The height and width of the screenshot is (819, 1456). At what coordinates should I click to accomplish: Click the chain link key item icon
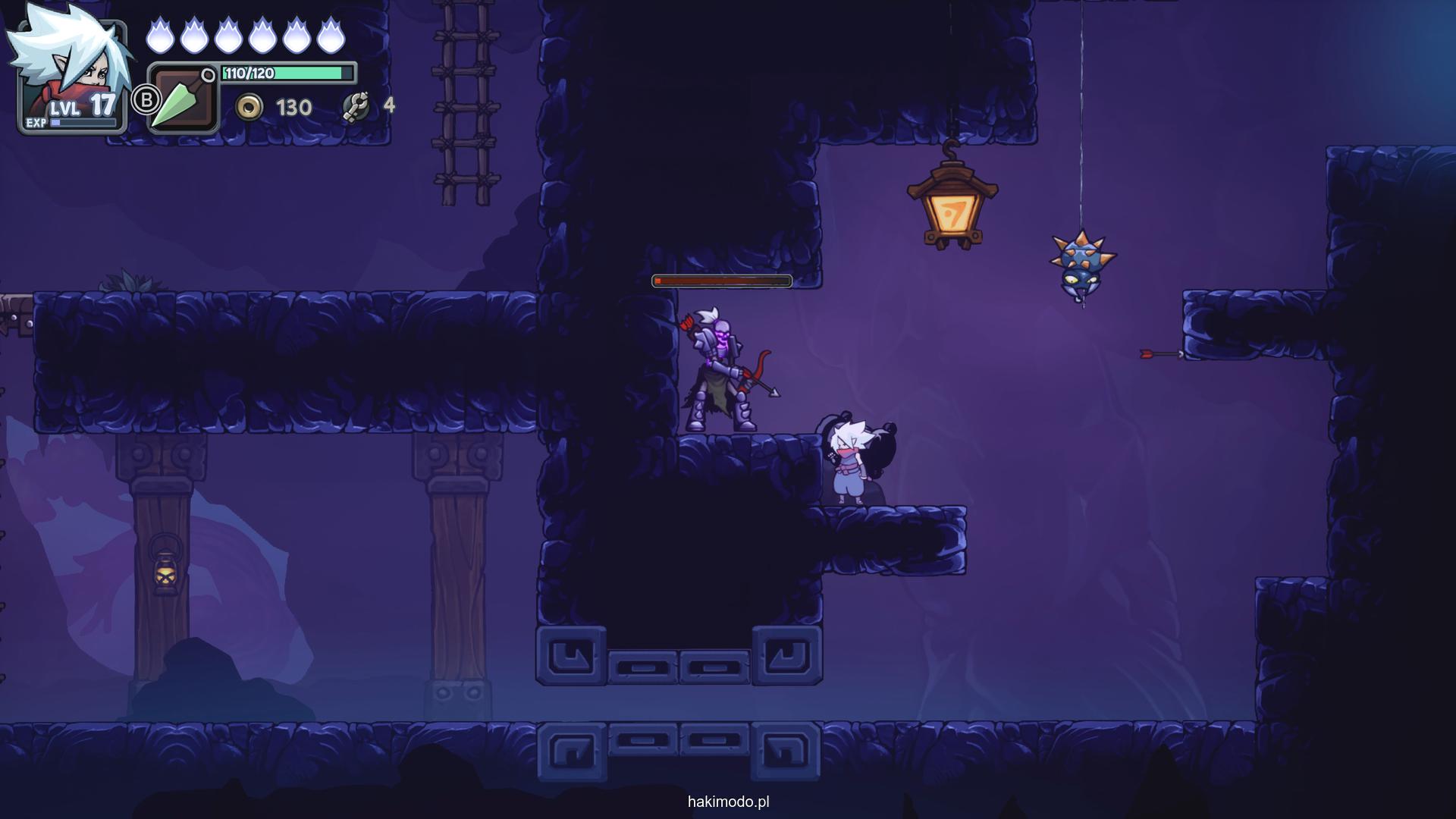pyautogui.click(x=356, y=107)
